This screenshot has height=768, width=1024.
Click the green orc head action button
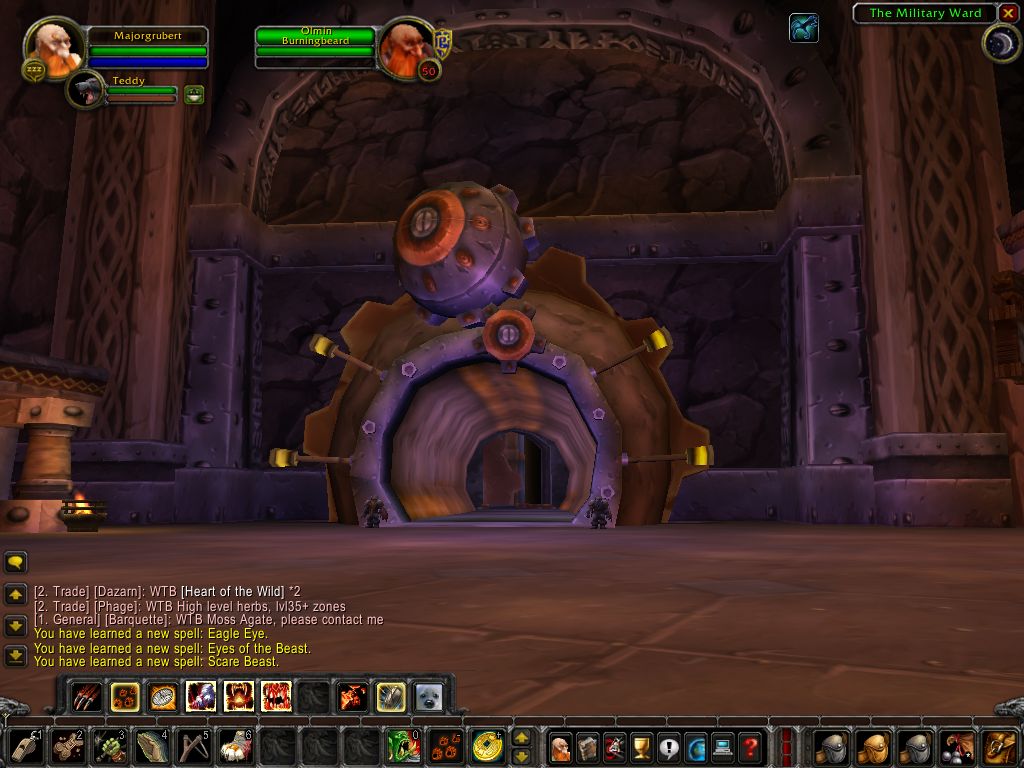pos(403,746)
